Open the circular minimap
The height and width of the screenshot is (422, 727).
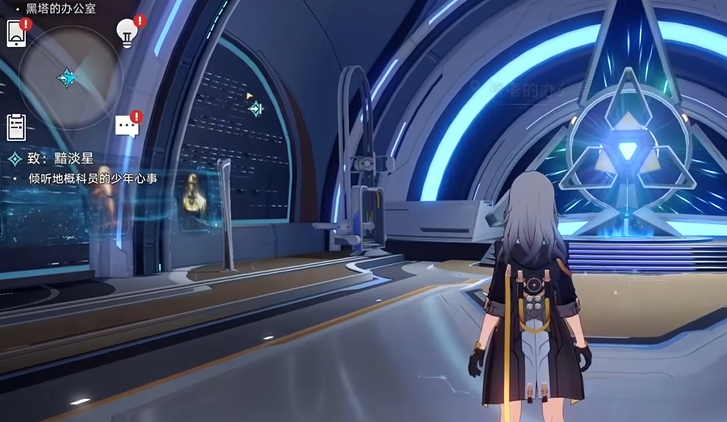coord(70,76)
